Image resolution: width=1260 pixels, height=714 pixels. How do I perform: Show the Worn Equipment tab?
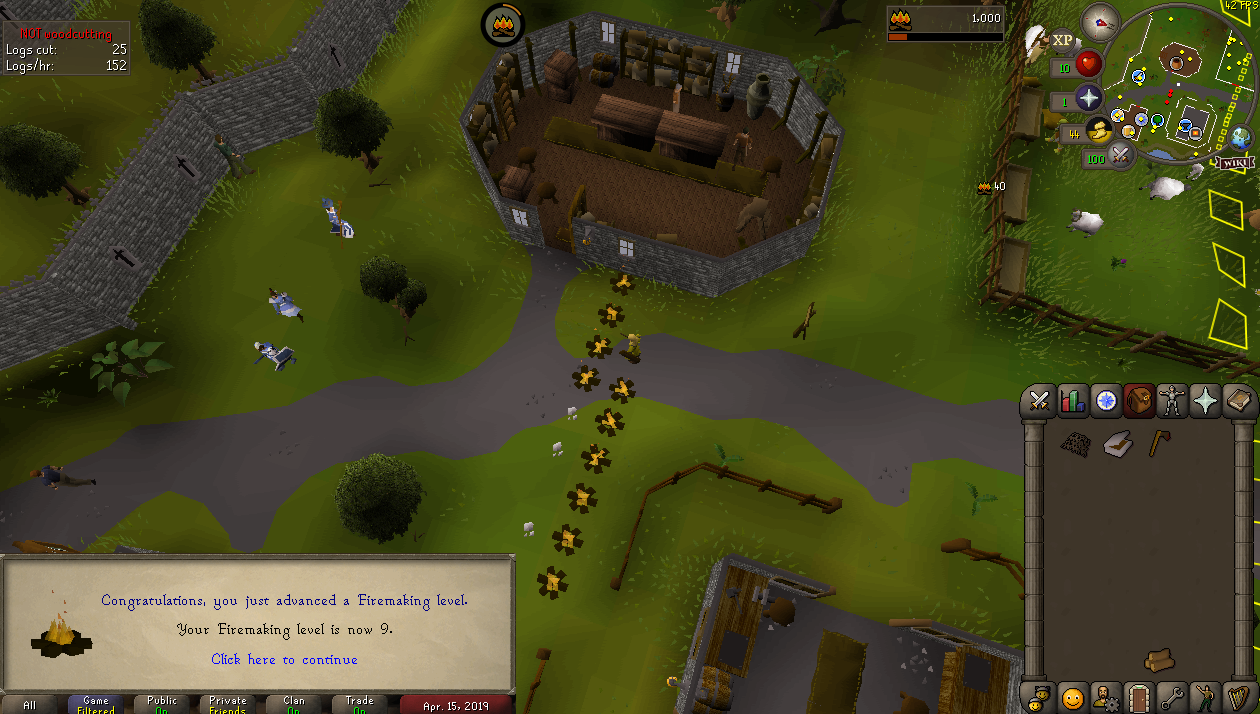point(1172,401)
